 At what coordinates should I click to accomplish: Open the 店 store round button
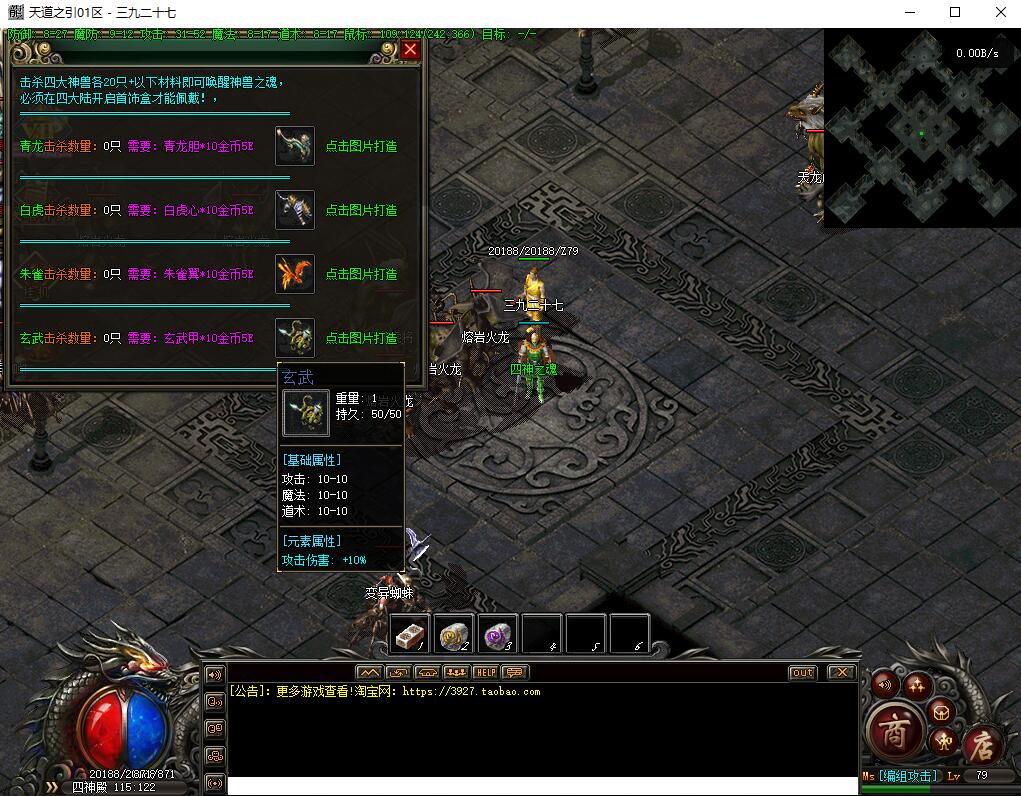pyautogui.click(x=982, y=742)
